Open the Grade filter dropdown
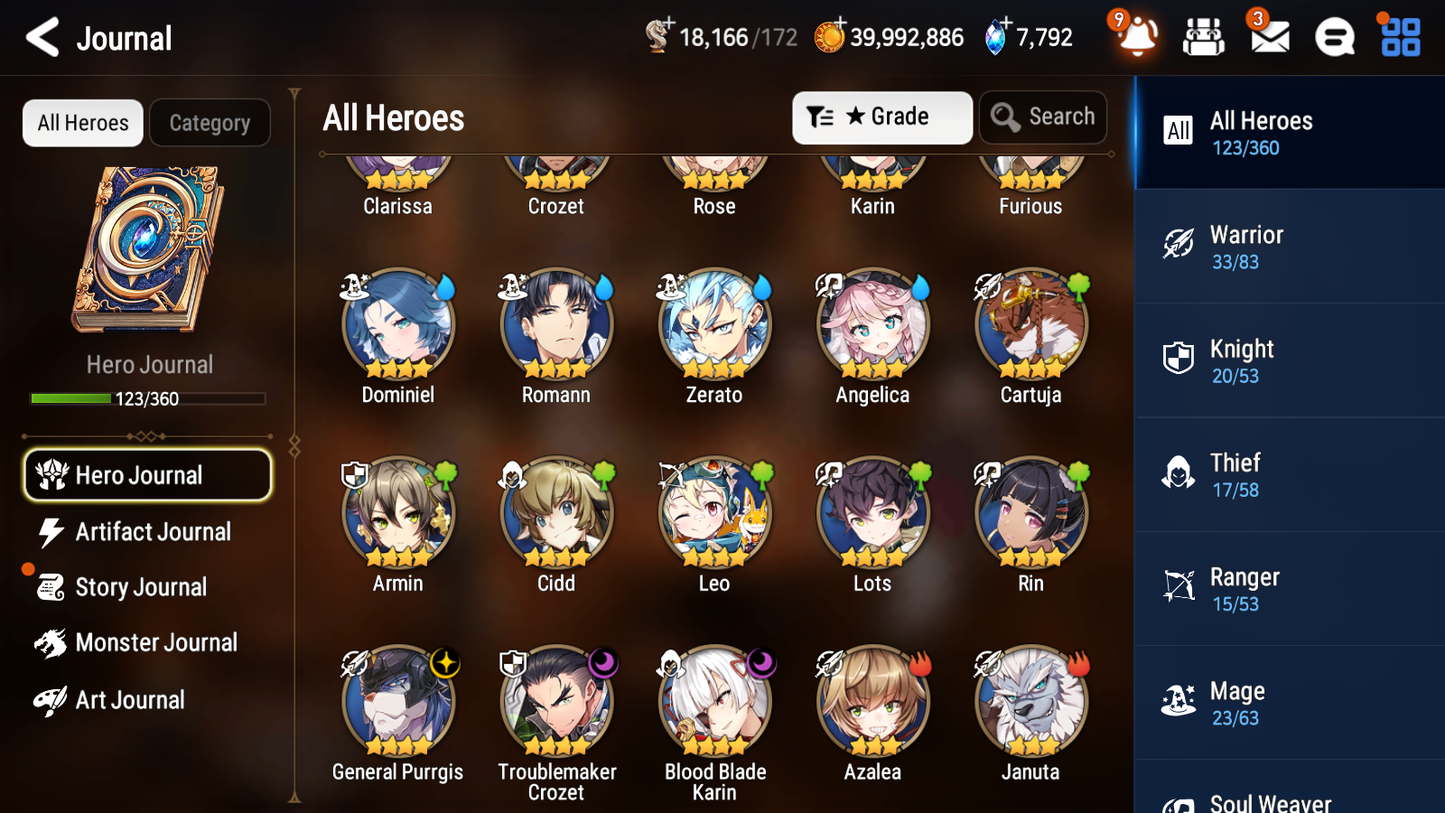This screenshot has width=1445, height=813. (881, 117)
